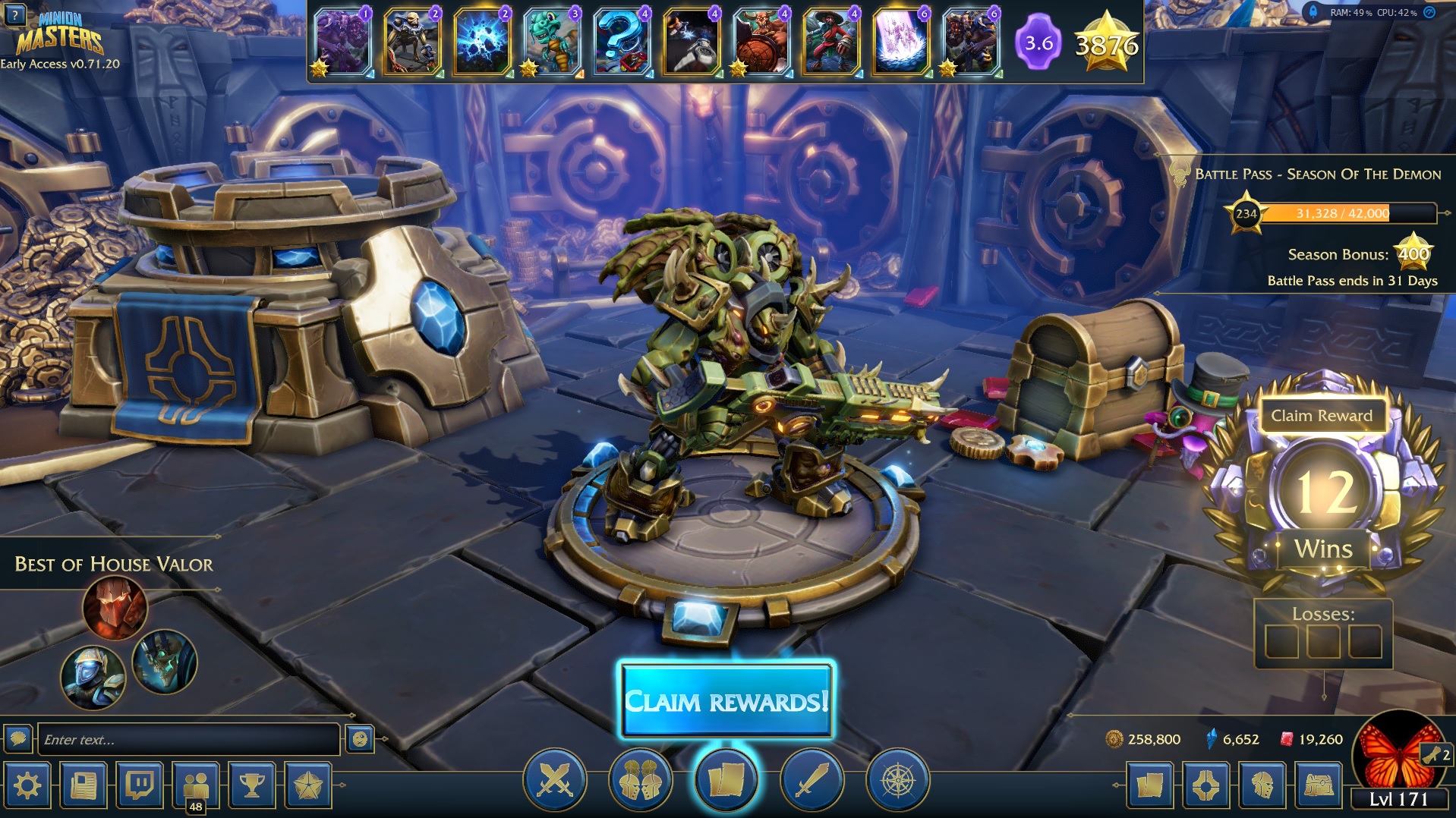The image size is (1456, 818).
Task: Open the helmet masters button
Action: coord(1262,785)
